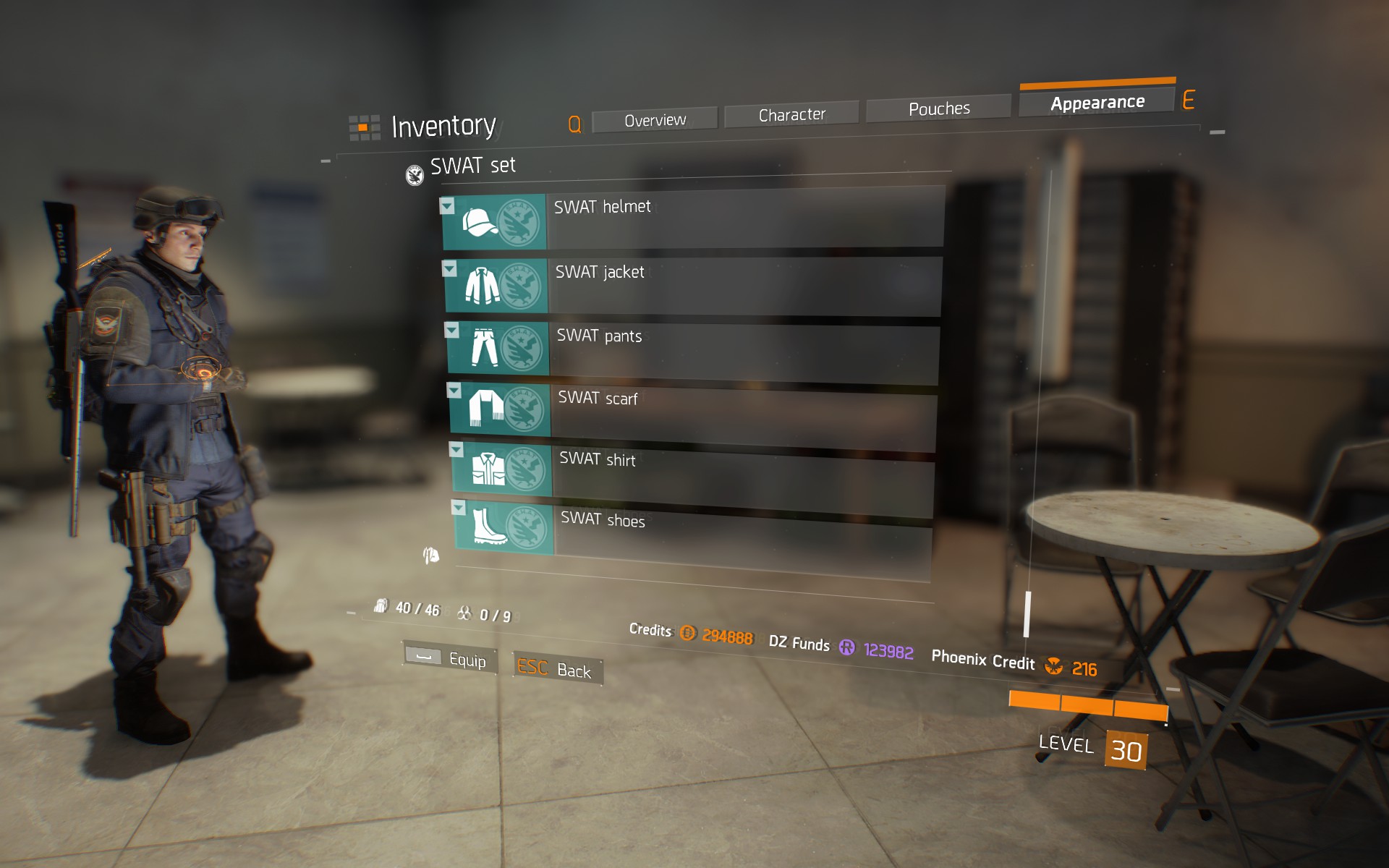Open the Pouches tab
Viewport: 1389px width, 868px height.
tap(938, 108)
